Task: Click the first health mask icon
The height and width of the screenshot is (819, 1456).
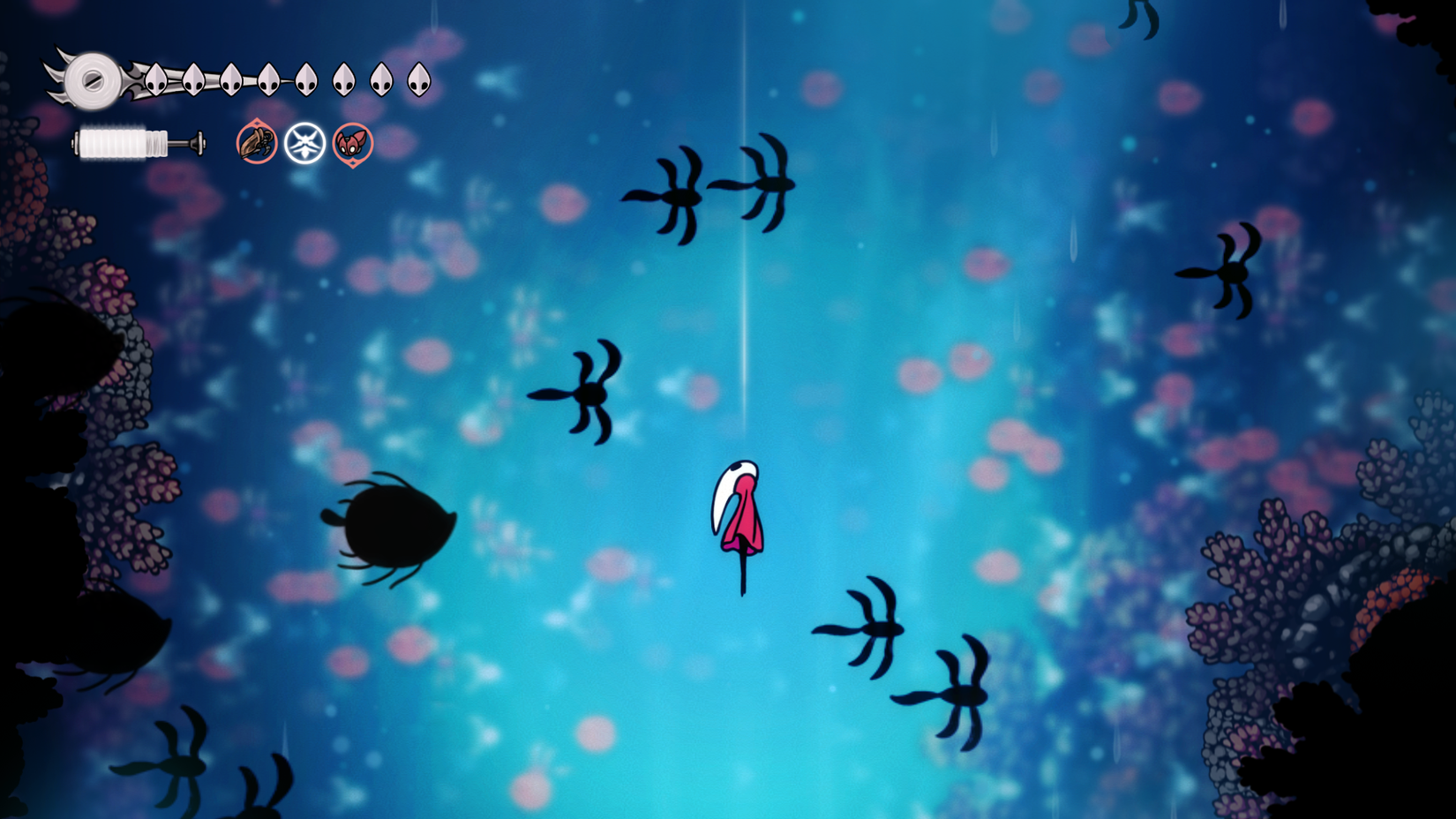Action: pos(155,78)
